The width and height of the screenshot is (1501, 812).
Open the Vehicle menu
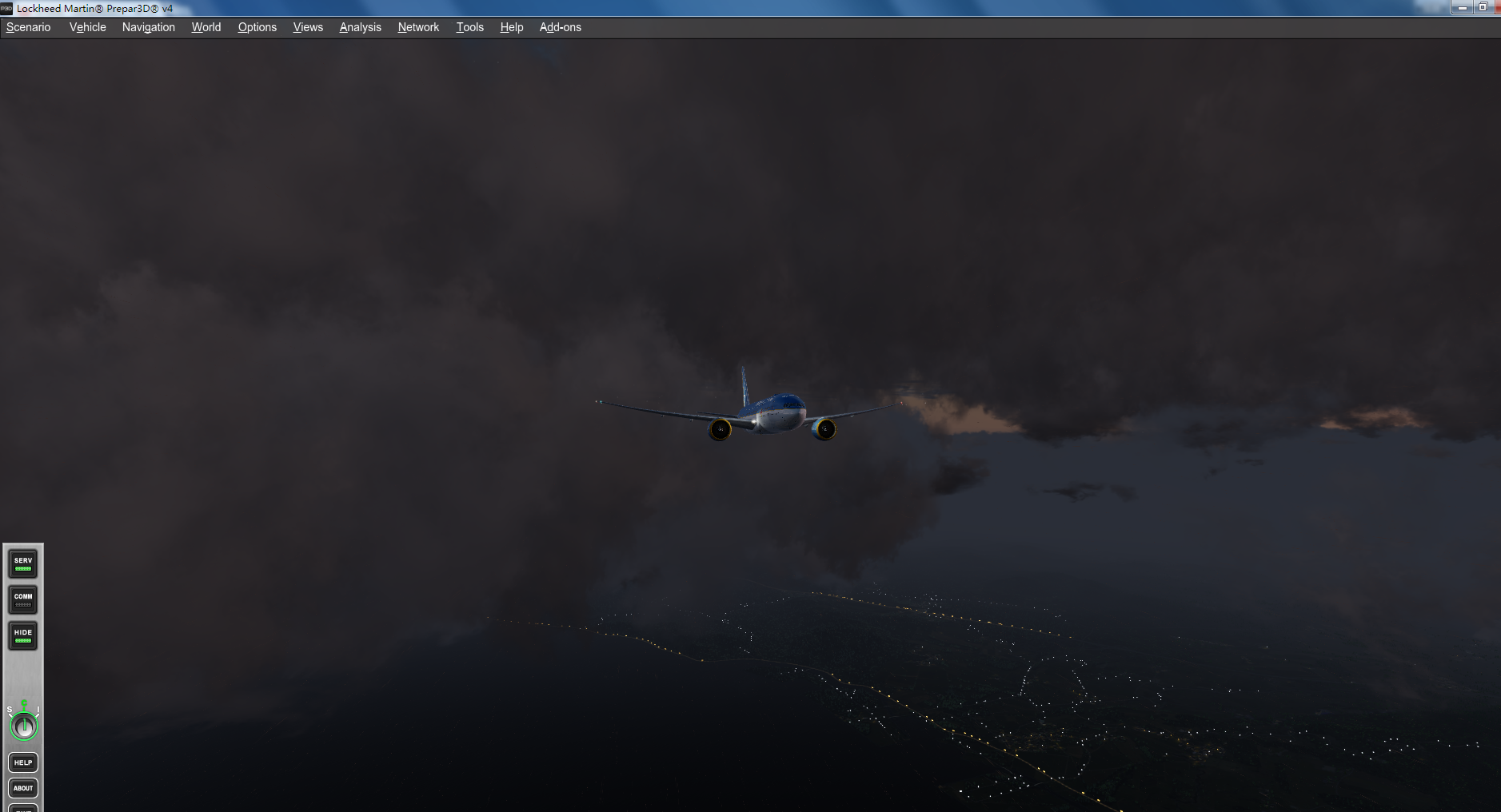click(87, 26)
